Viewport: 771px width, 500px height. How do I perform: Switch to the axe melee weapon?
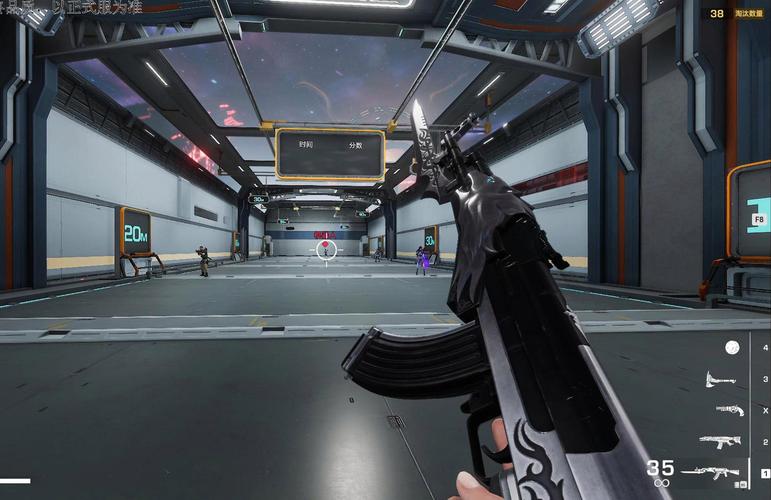click(720, 379)
